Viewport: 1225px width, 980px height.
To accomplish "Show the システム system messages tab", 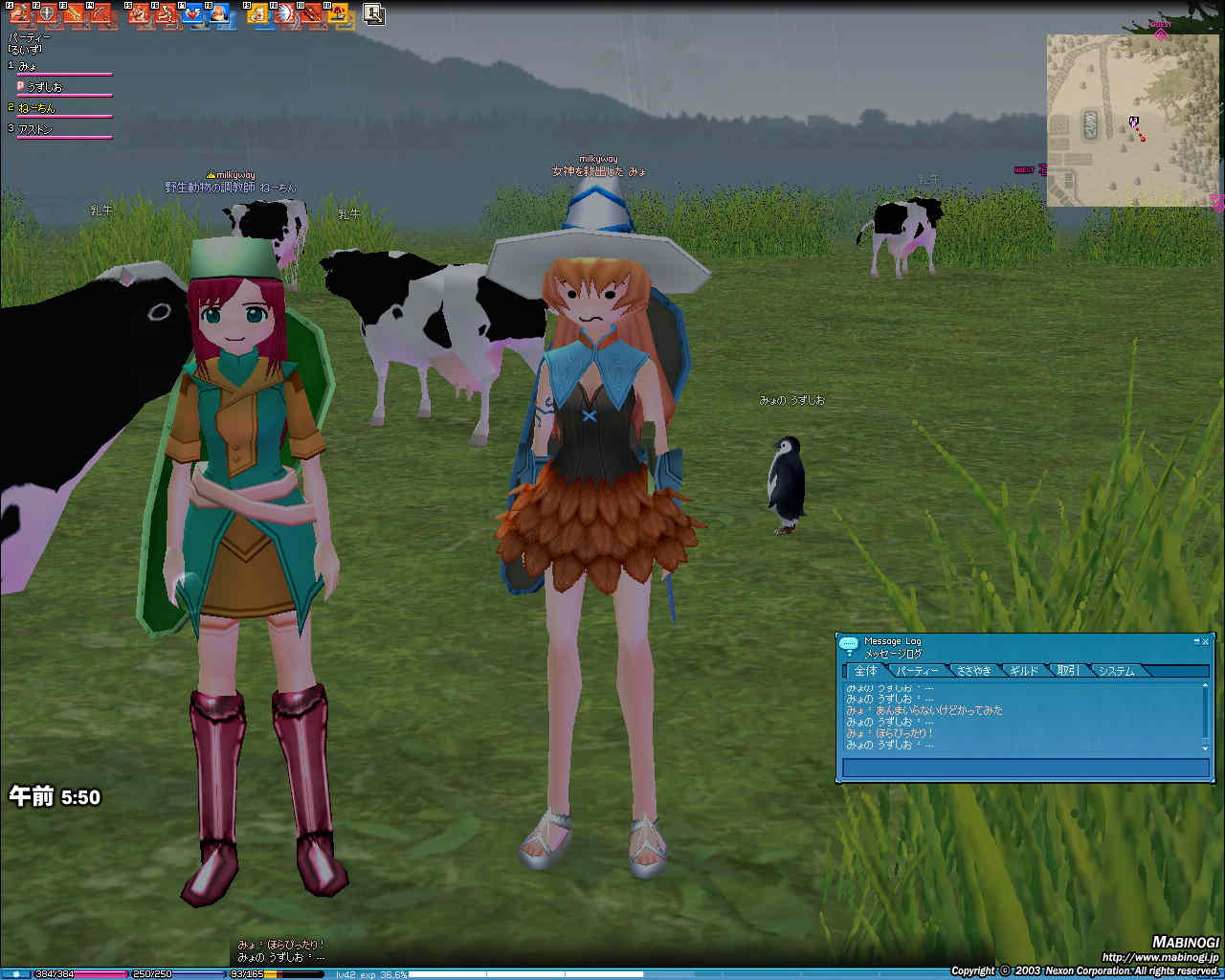I will (1116, 671).
